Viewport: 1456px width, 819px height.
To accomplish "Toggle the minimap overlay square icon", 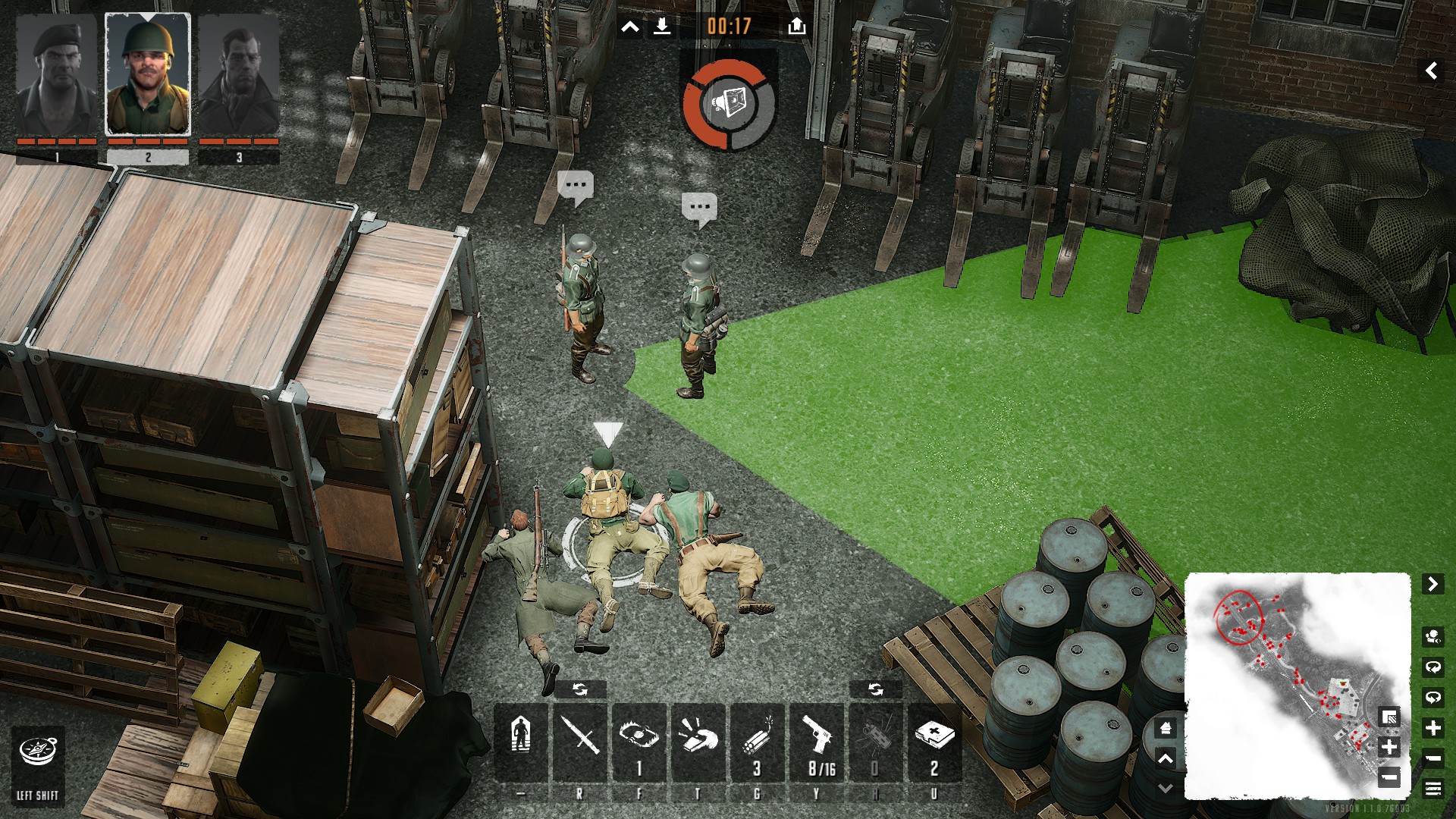I will coord(1389,717).
